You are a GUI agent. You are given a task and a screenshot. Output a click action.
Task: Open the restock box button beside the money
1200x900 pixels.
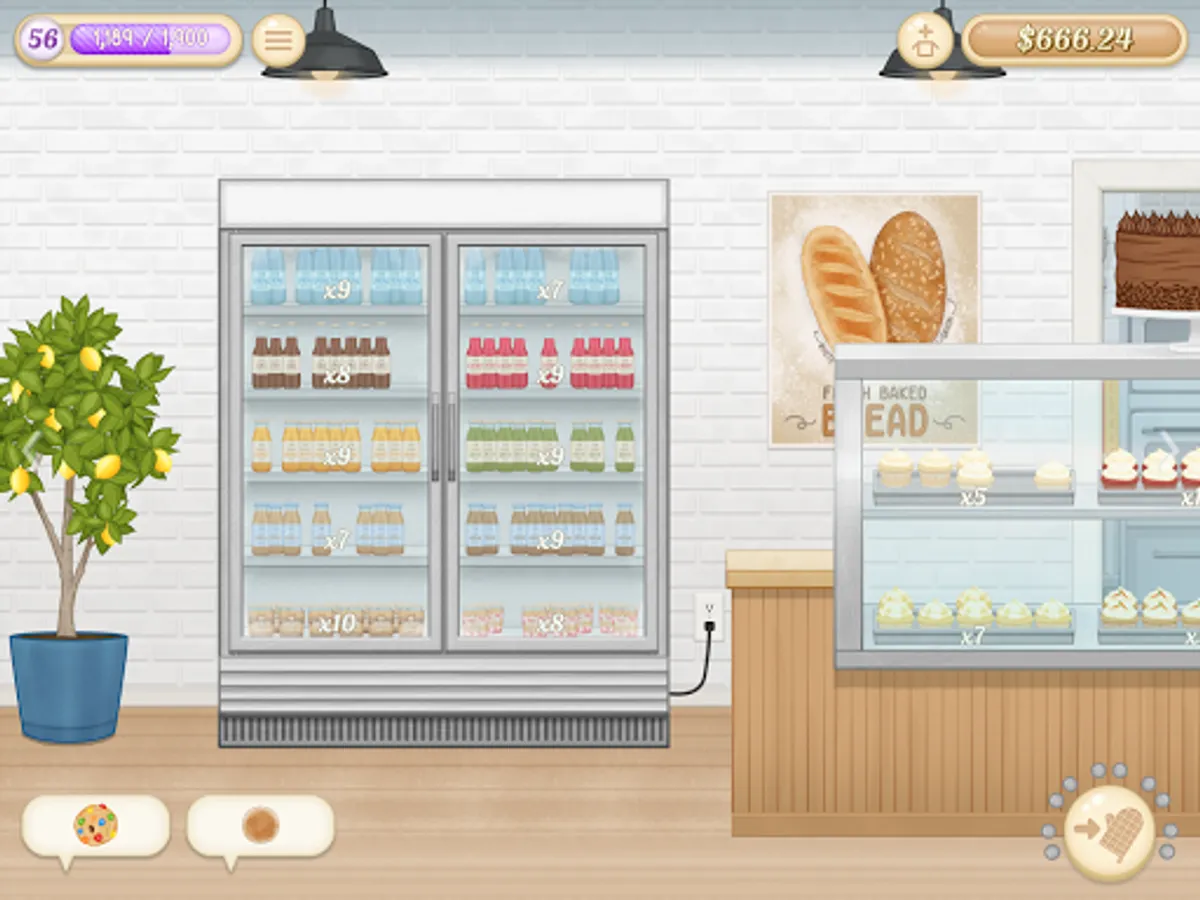pos(926,40)
